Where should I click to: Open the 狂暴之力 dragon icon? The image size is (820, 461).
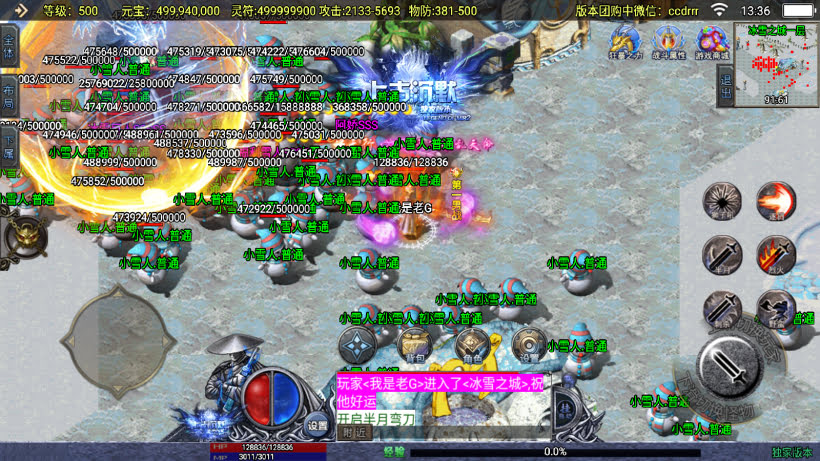click(624, 43)
